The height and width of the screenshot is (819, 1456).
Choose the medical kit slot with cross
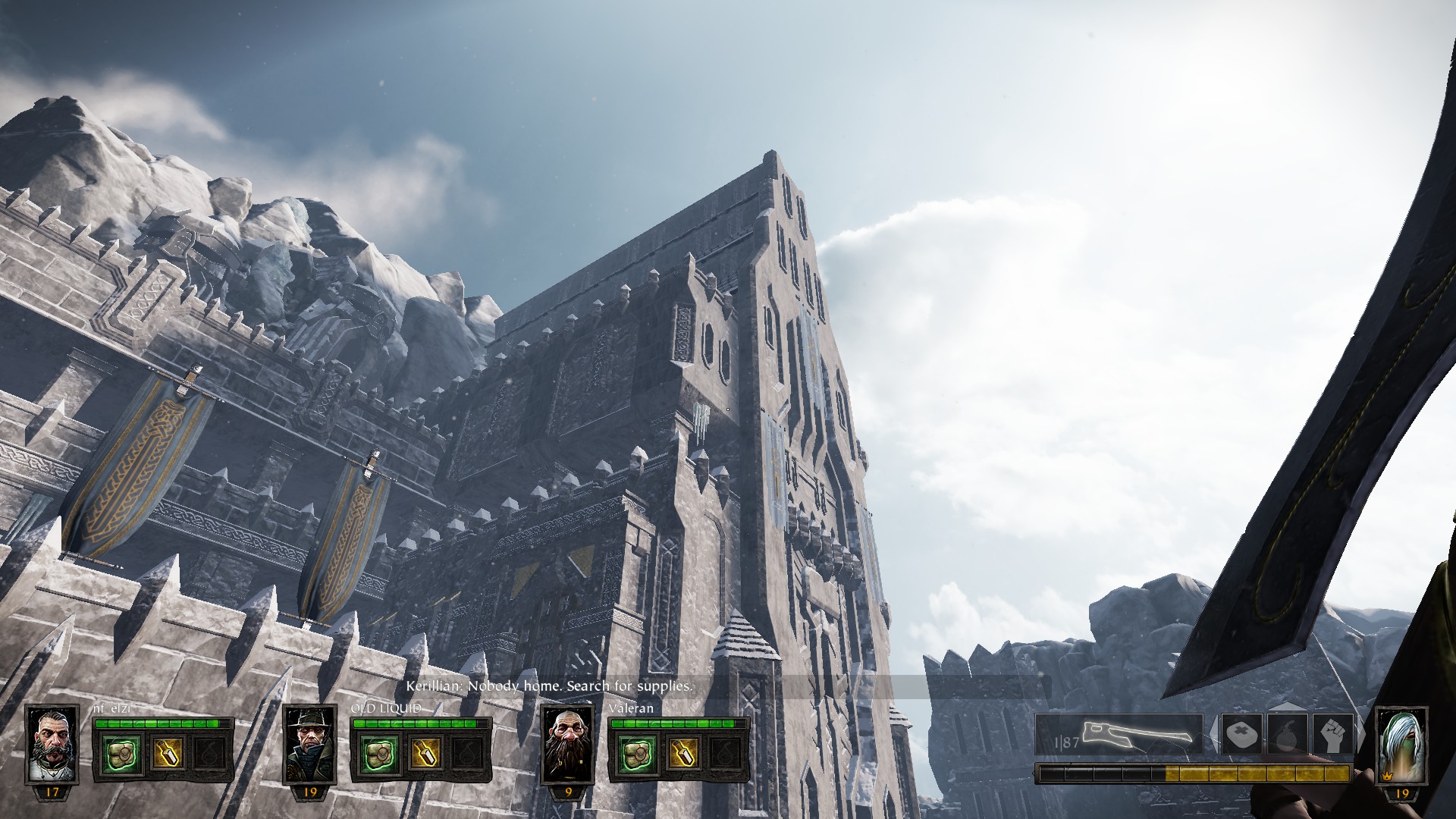click(1242, 734)
